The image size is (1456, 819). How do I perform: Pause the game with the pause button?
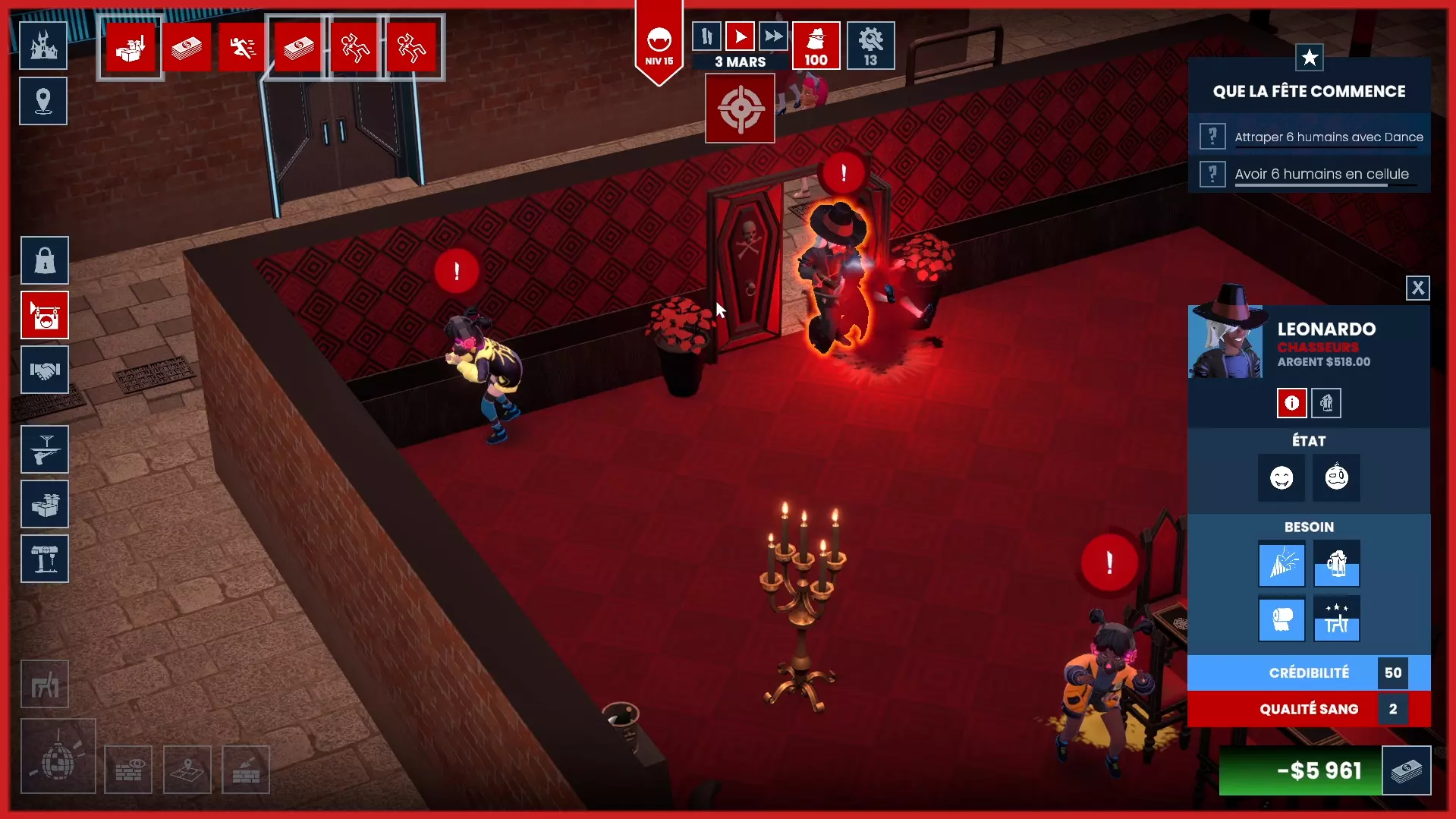pyautogui.click(x=706, y=36)
